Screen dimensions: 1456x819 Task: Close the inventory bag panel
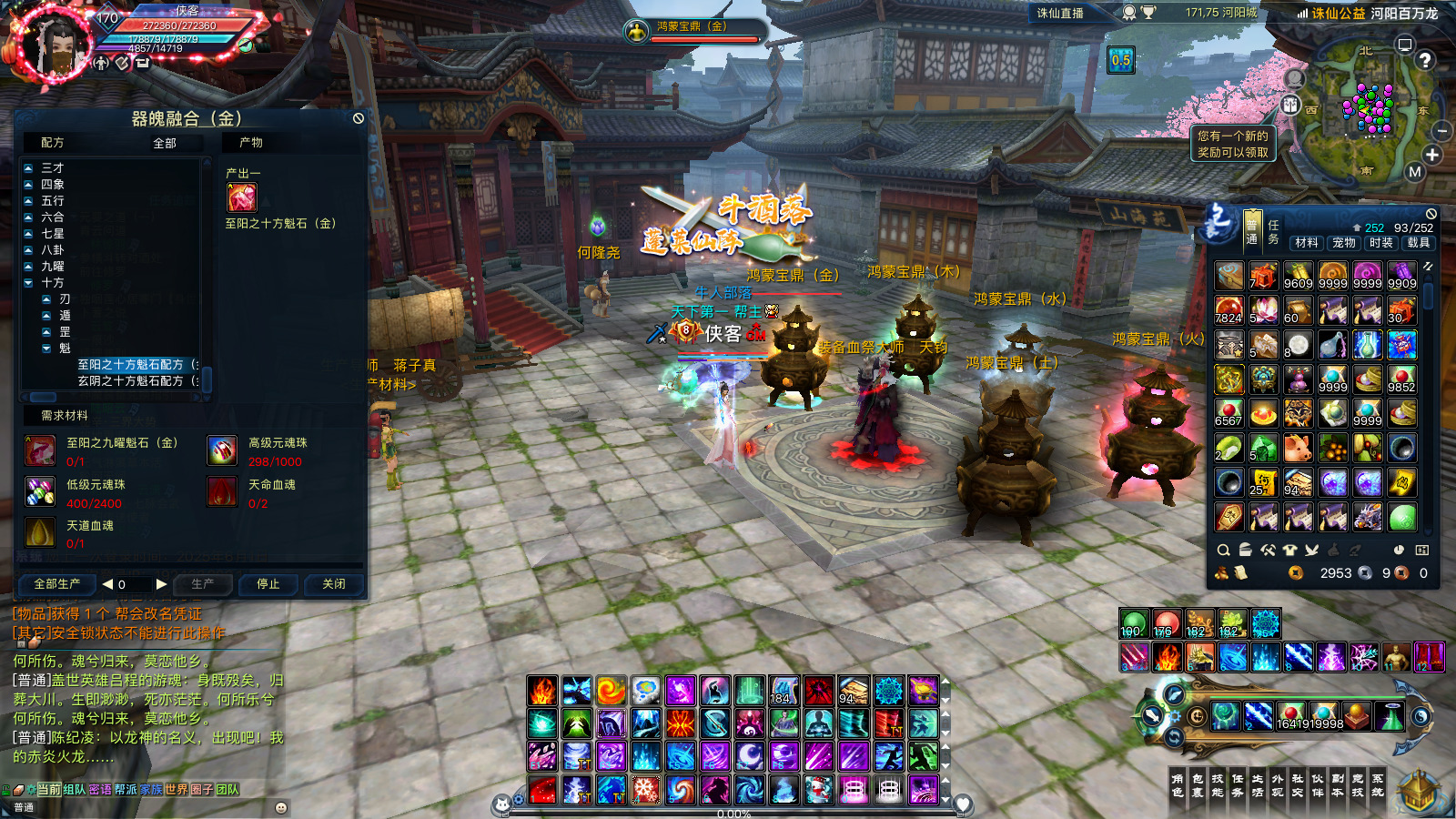click(1431, 214)
